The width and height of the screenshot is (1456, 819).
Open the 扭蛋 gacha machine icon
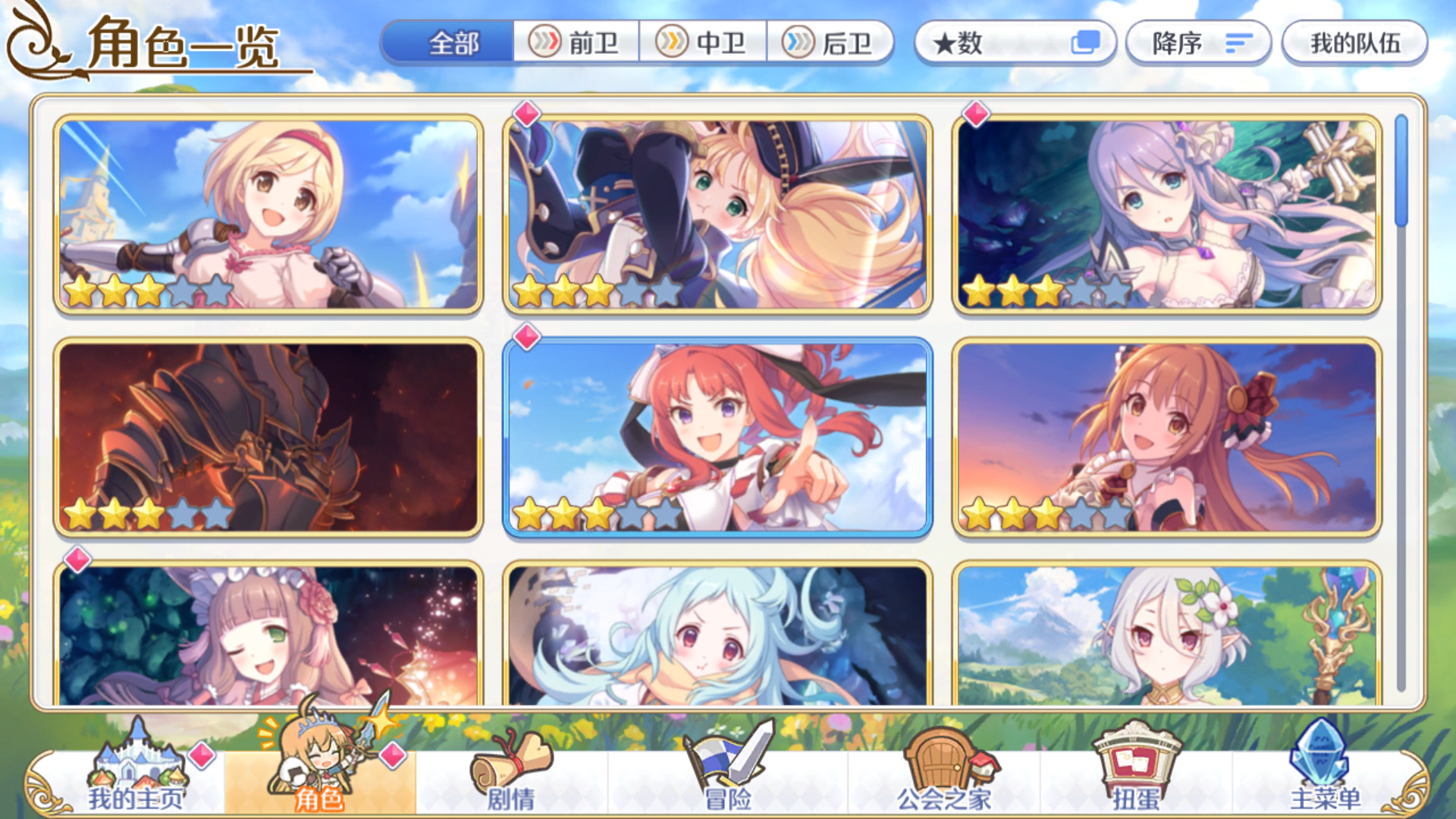[x=1137, y=766]
